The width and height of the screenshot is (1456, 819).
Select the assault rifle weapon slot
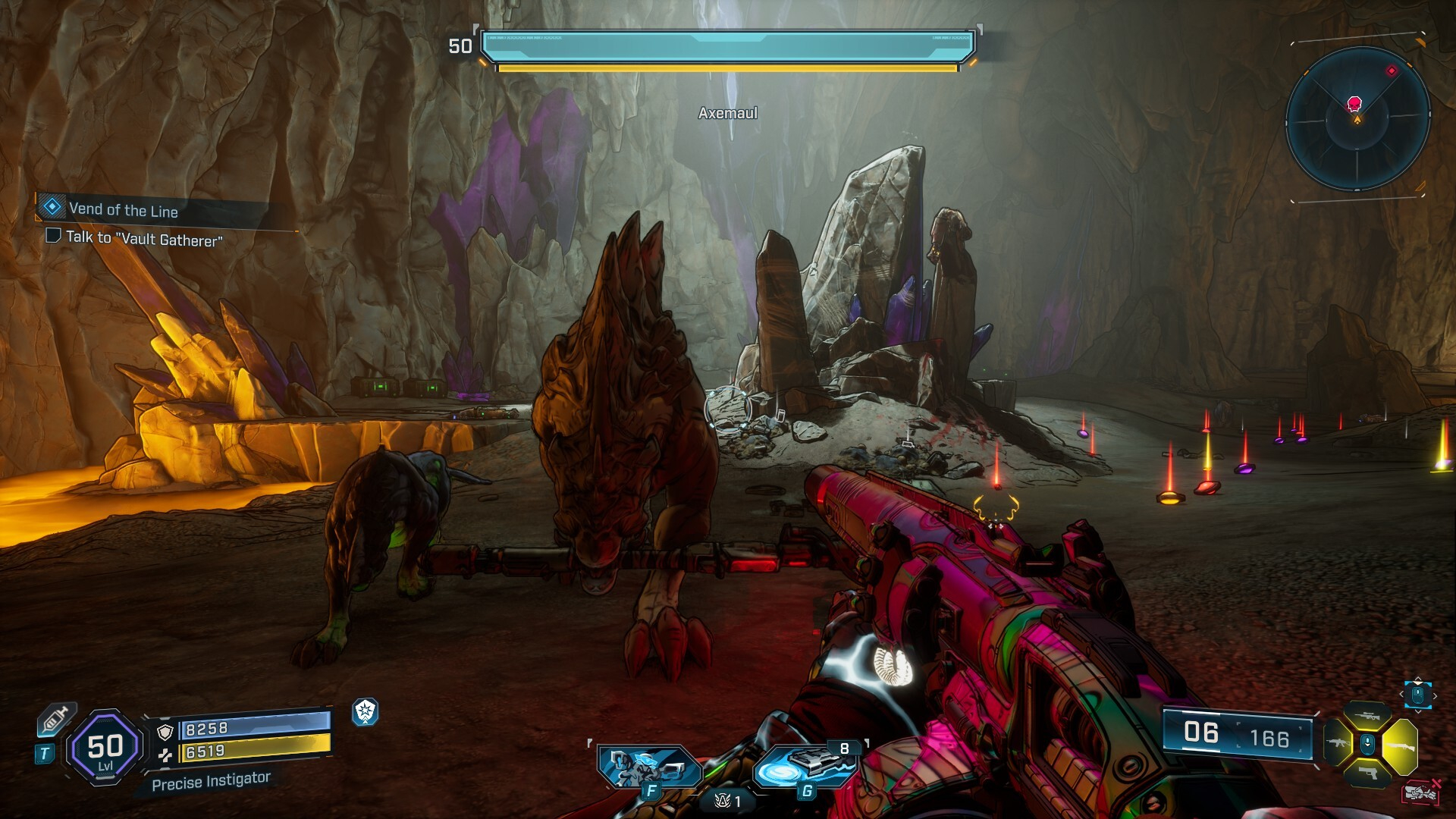[x=1337, y=743]
